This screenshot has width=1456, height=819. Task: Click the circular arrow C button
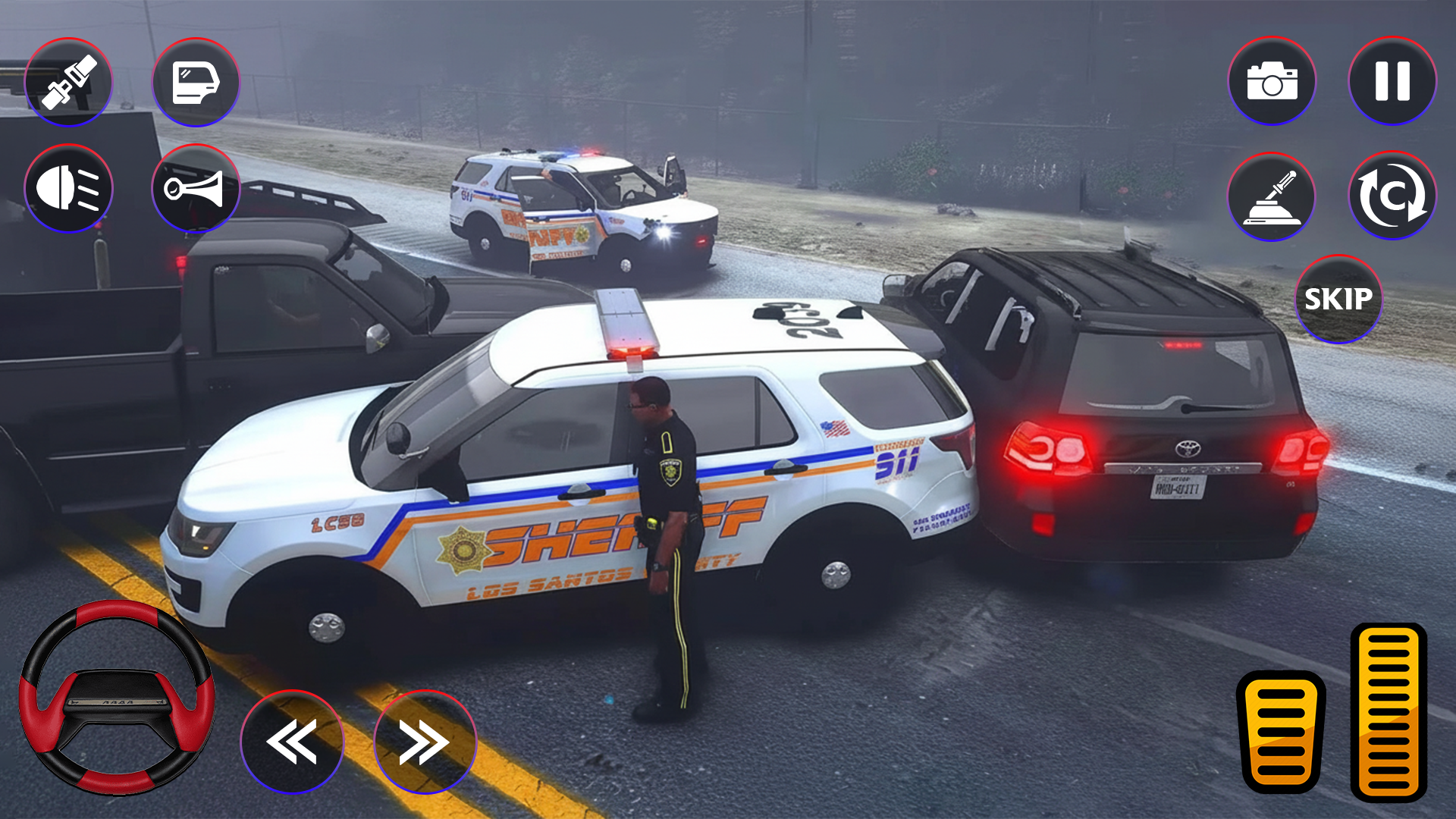click(x=1392, y=196)
